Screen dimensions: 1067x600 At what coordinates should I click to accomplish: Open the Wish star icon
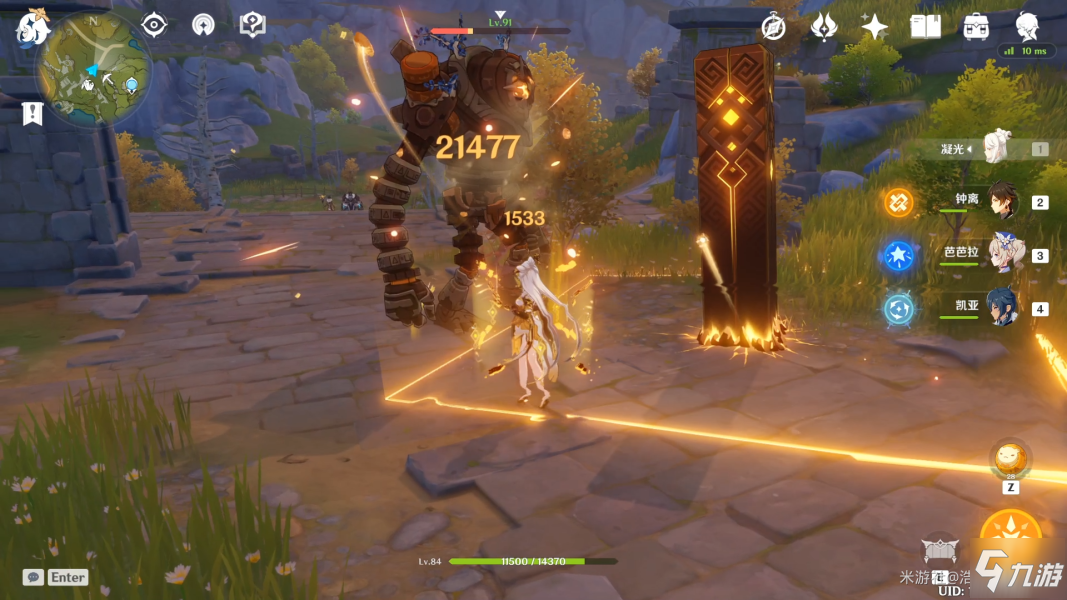874,27
